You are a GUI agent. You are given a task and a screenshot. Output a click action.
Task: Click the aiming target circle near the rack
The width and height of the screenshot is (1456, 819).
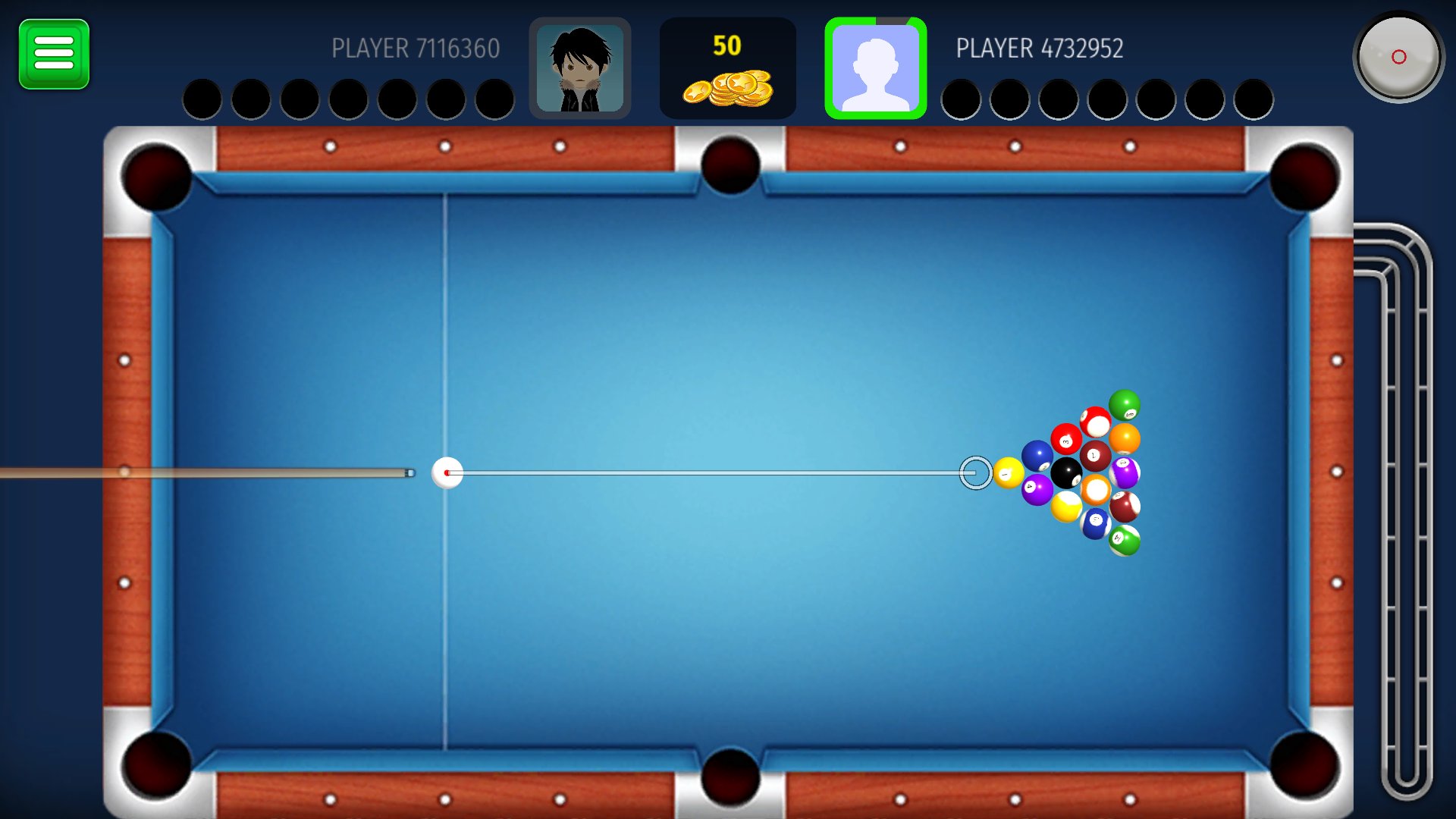click(977, 472)
